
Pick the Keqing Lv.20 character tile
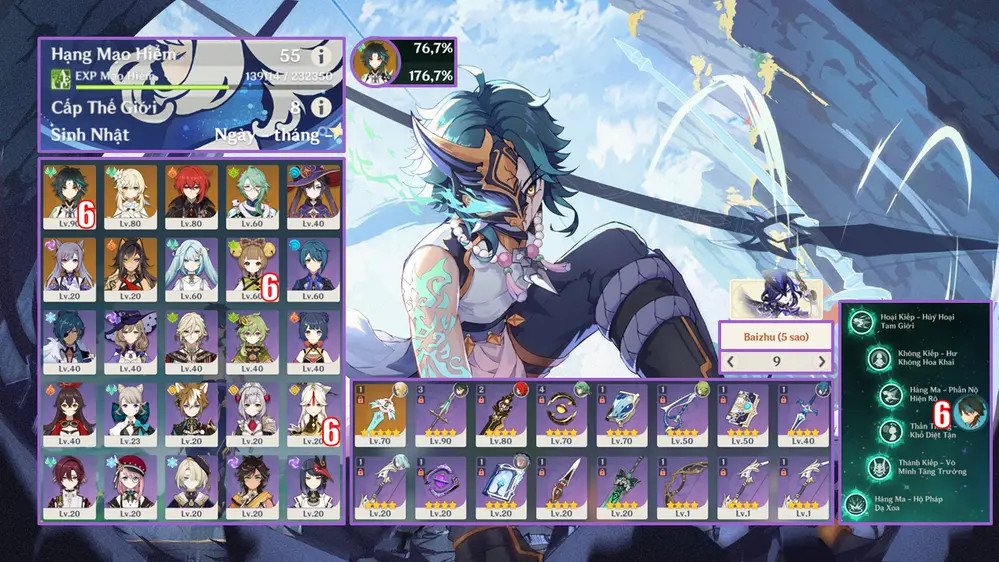70,268
